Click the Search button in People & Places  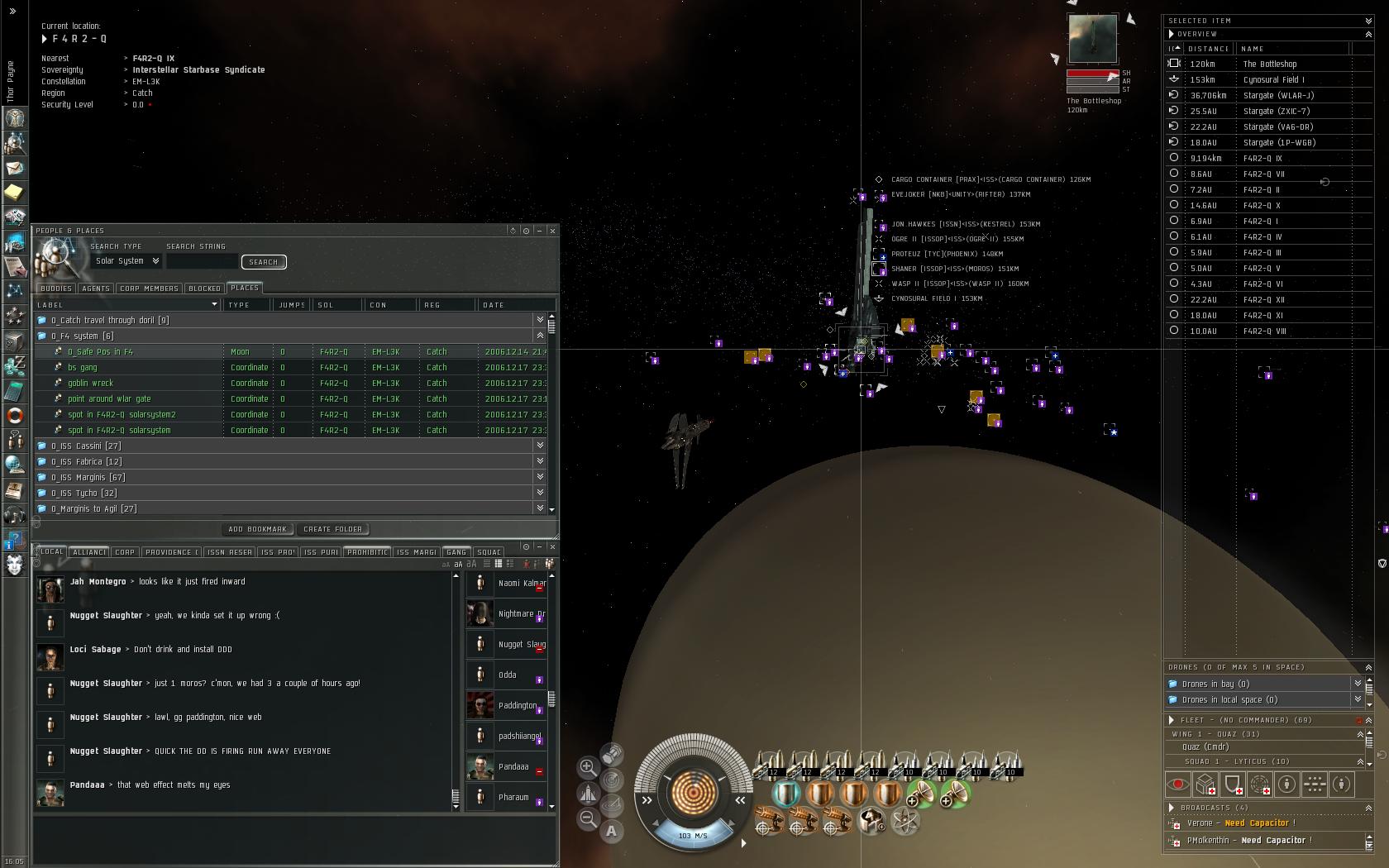pyautogui.click(x=264, y=262)
